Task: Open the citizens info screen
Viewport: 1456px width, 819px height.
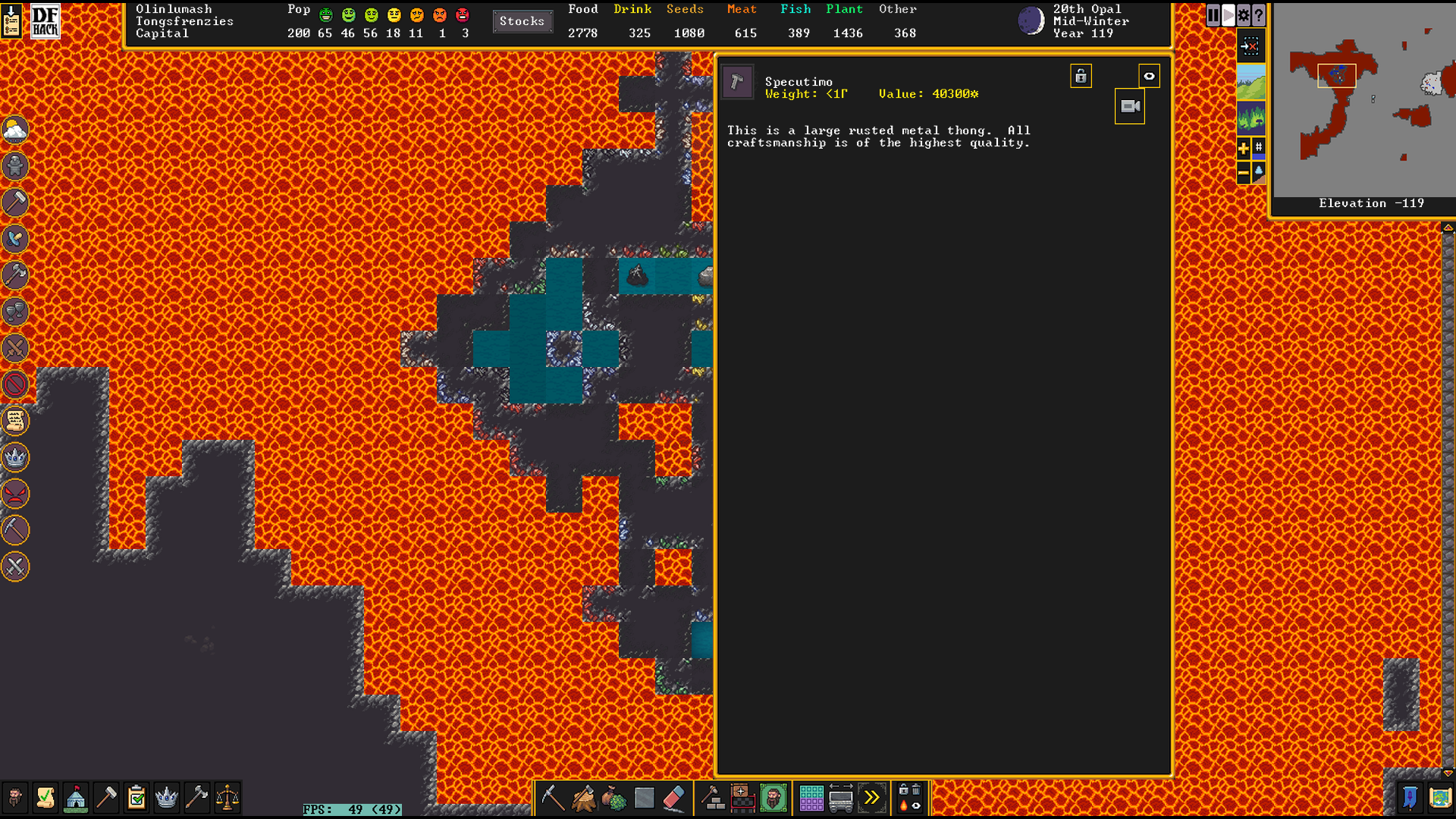Action: (15, 798)
